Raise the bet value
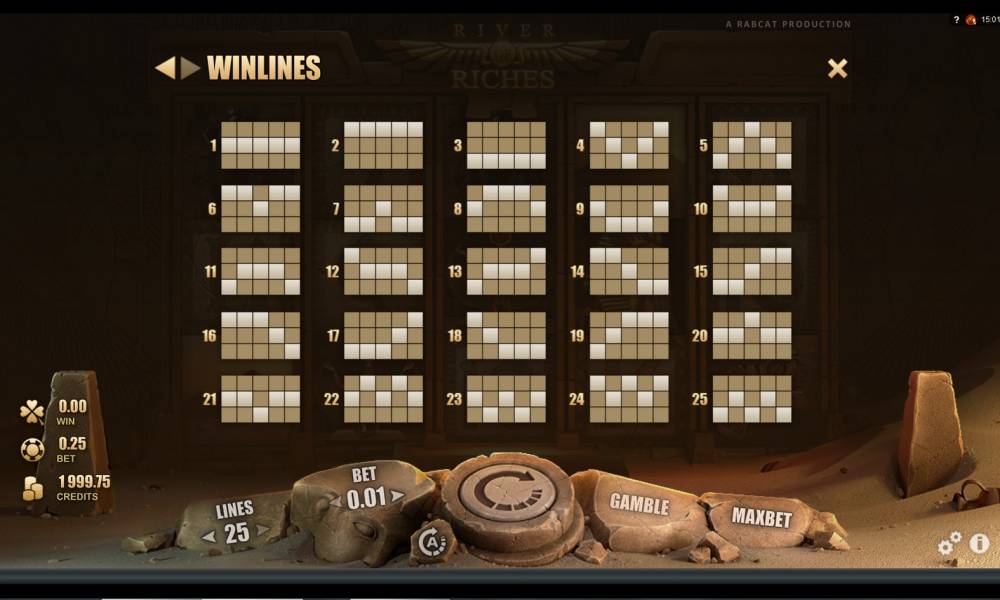 pos(397,496)
